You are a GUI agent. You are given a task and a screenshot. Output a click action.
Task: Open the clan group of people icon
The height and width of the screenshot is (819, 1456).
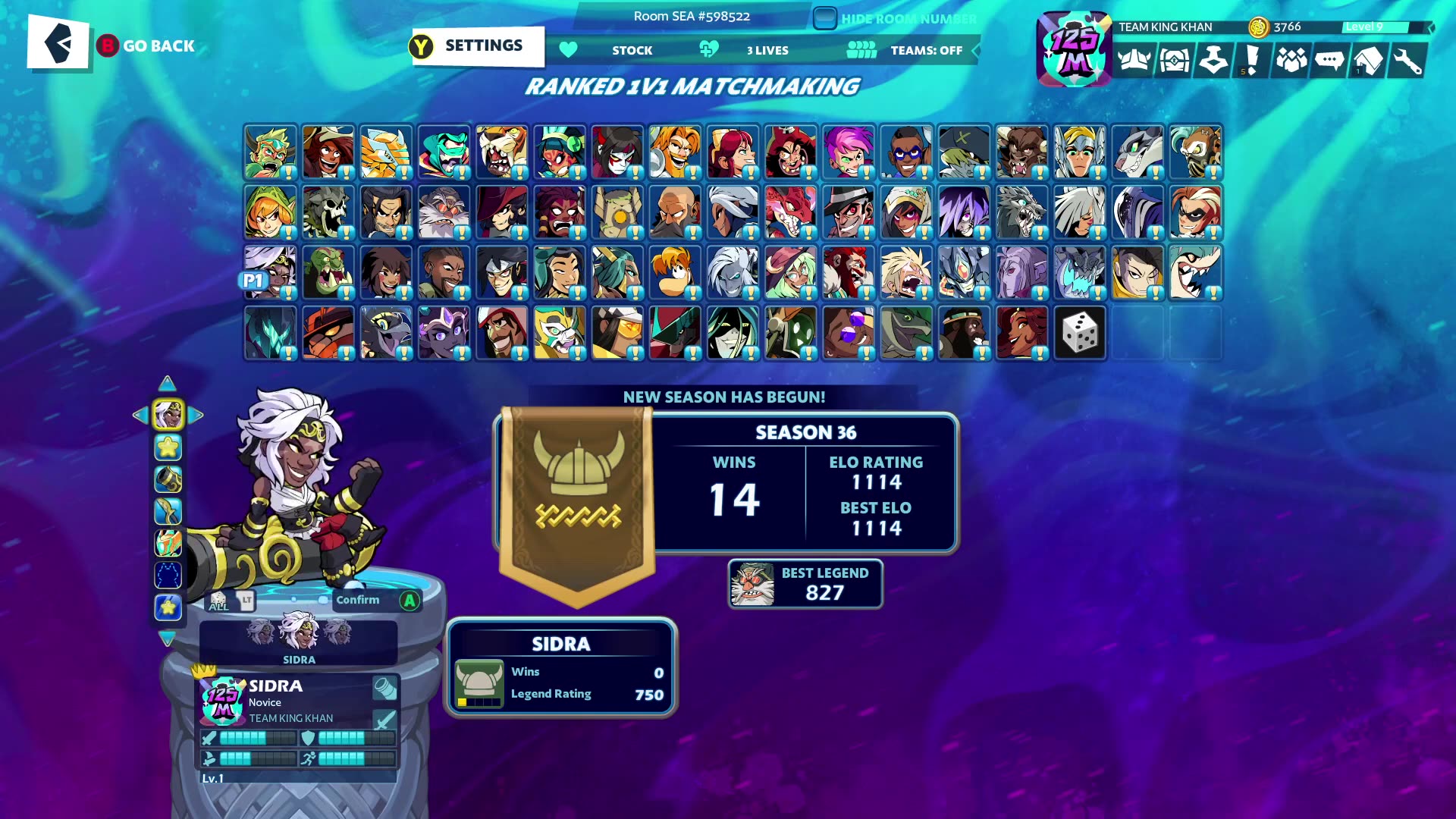1291,61
